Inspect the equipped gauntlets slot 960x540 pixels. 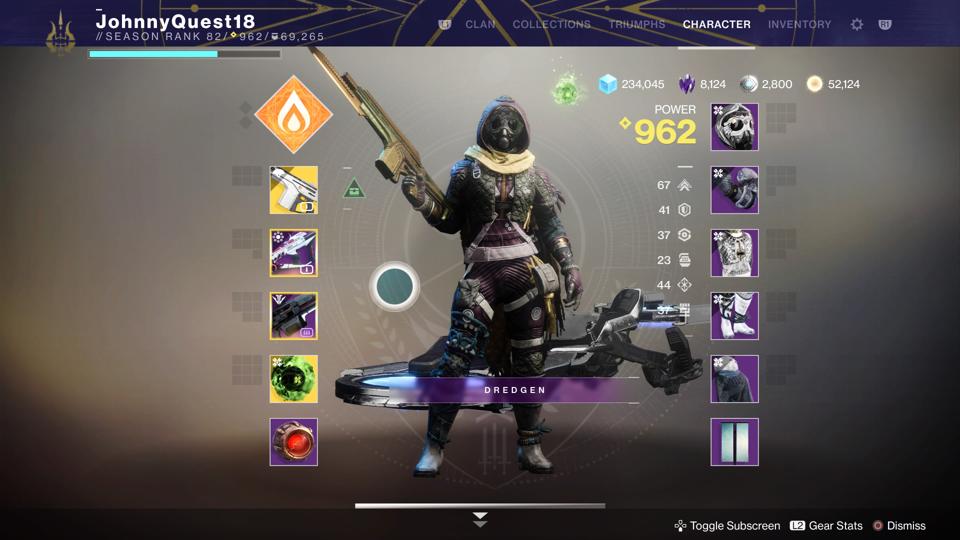[734, 190]
